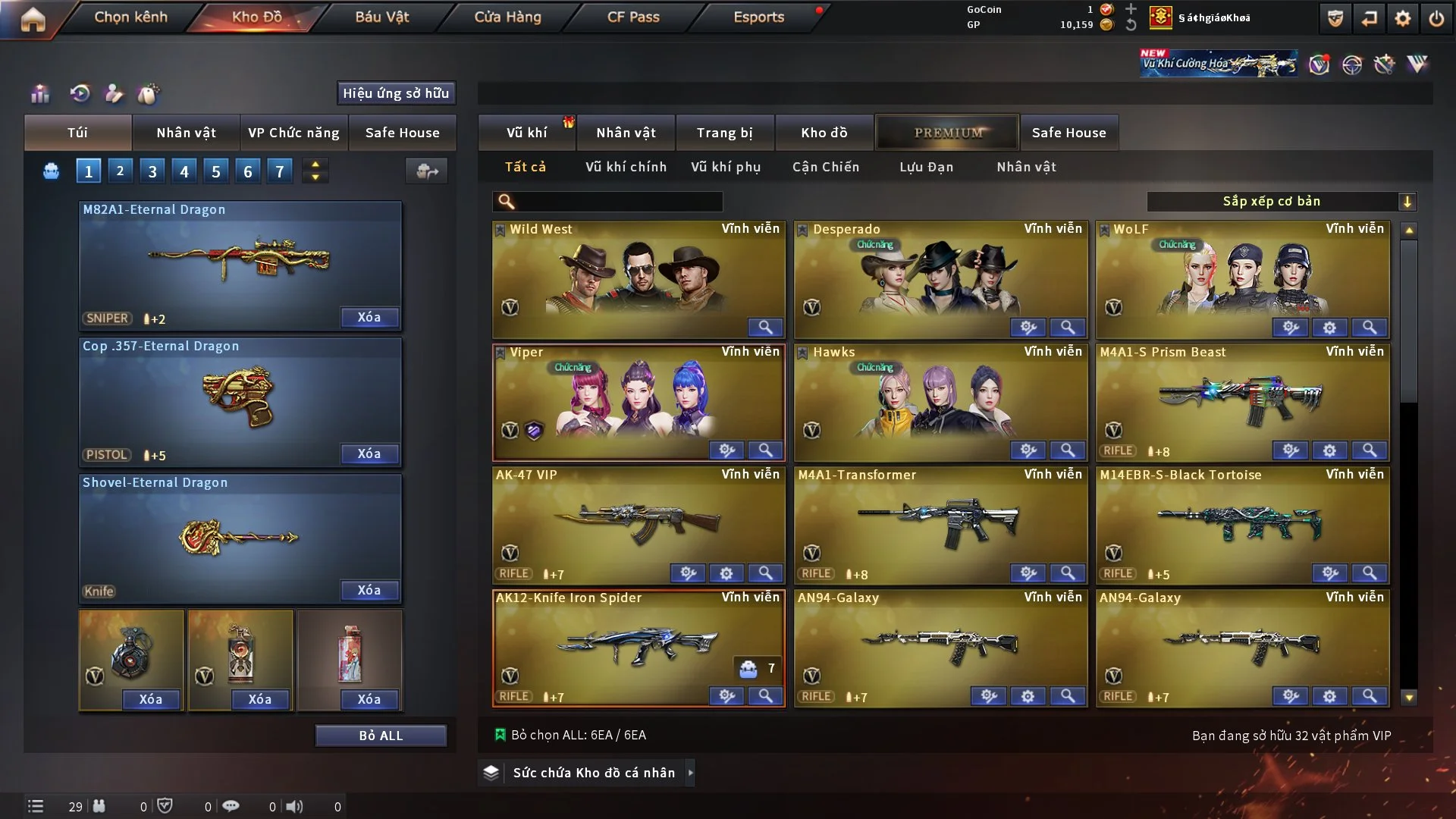Click Xóa on the M82A1-Eternal Dragon

(369, 318)
